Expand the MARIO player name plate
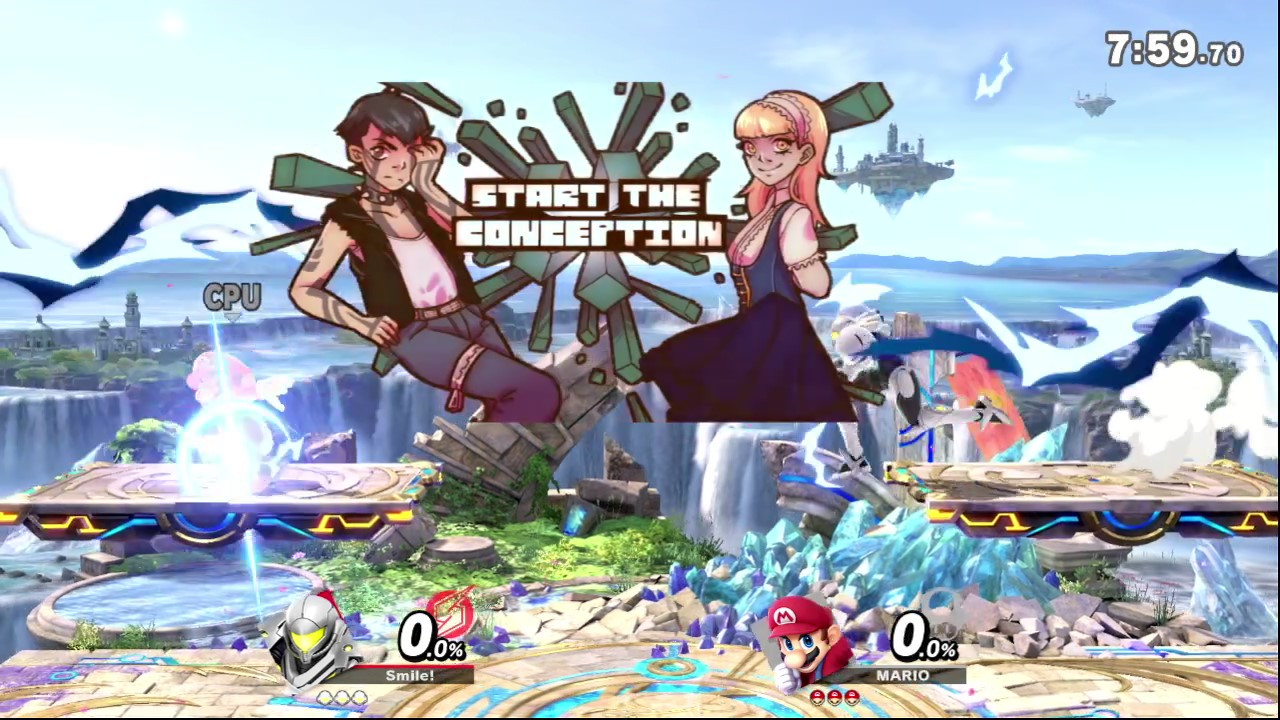Image resolution: width=1280 pixels, height=720 pixels. click(x=901, y=676)
